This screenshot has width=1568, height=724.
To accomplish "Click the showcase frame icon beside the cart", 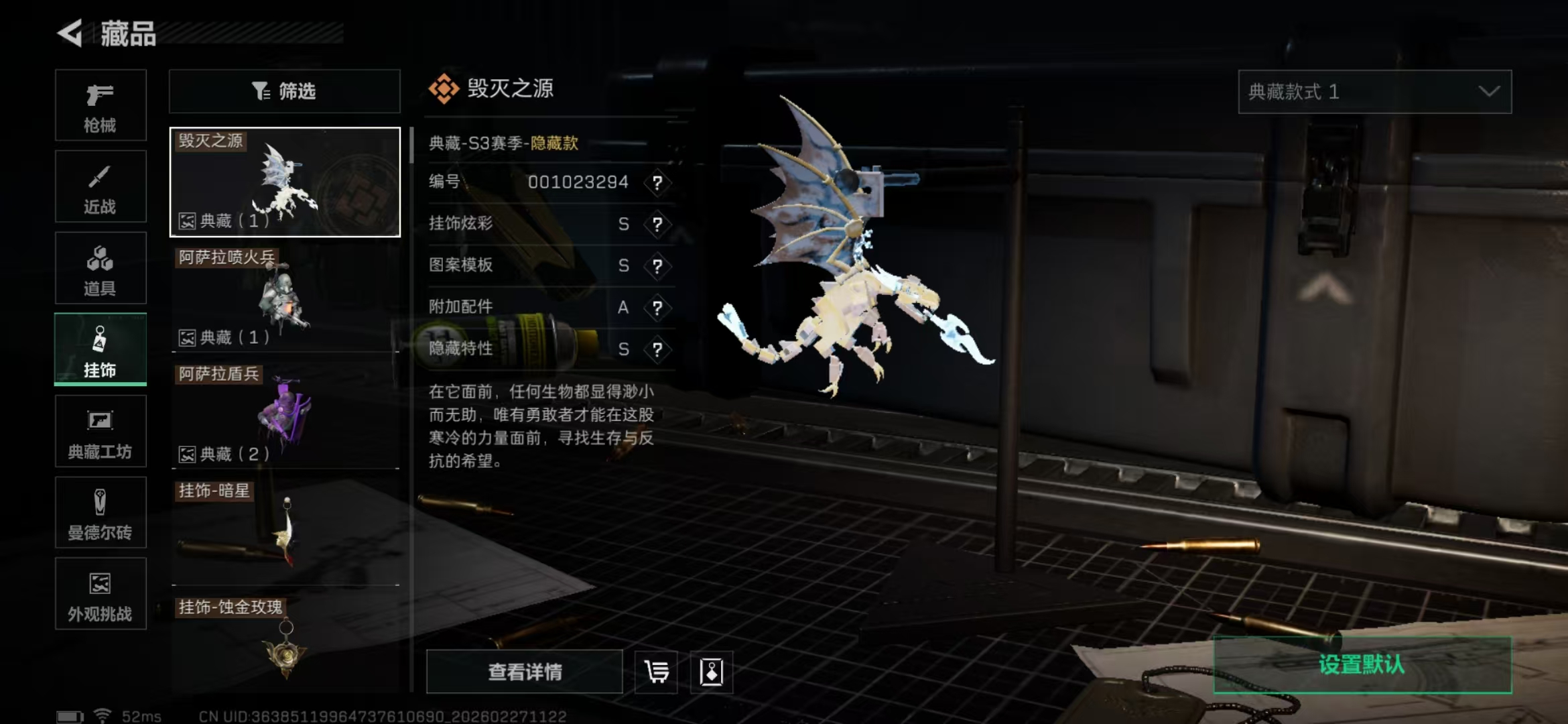I will [x=712, y=671].
